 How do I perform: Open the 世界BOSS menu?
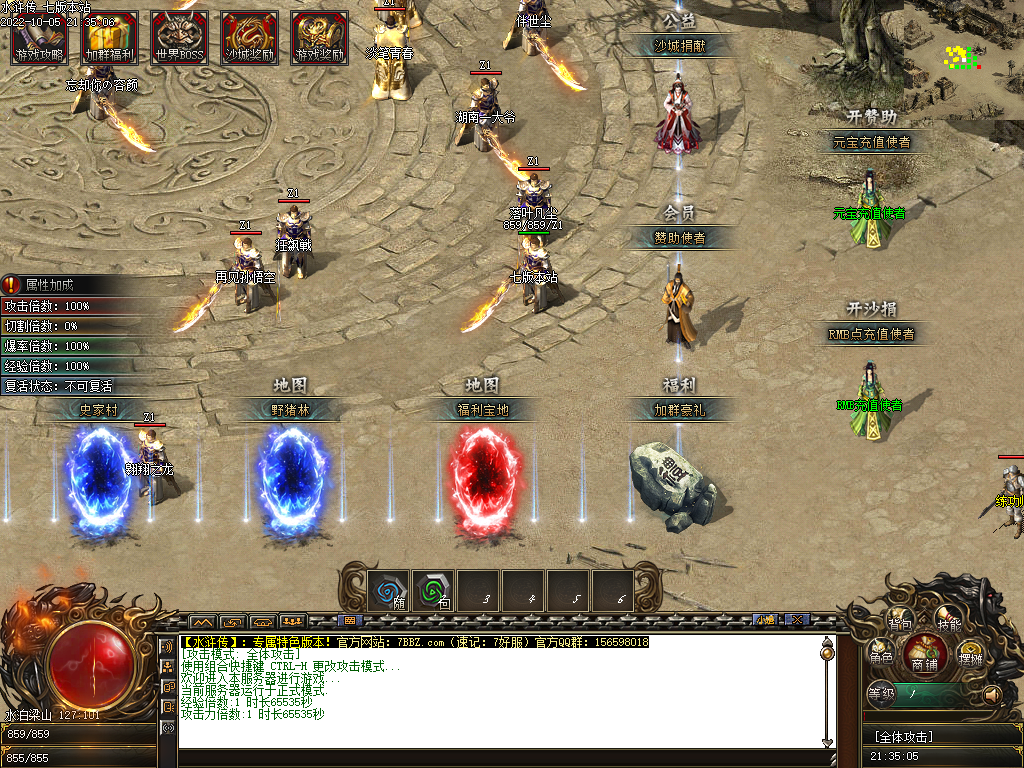(x=180, y=38)
